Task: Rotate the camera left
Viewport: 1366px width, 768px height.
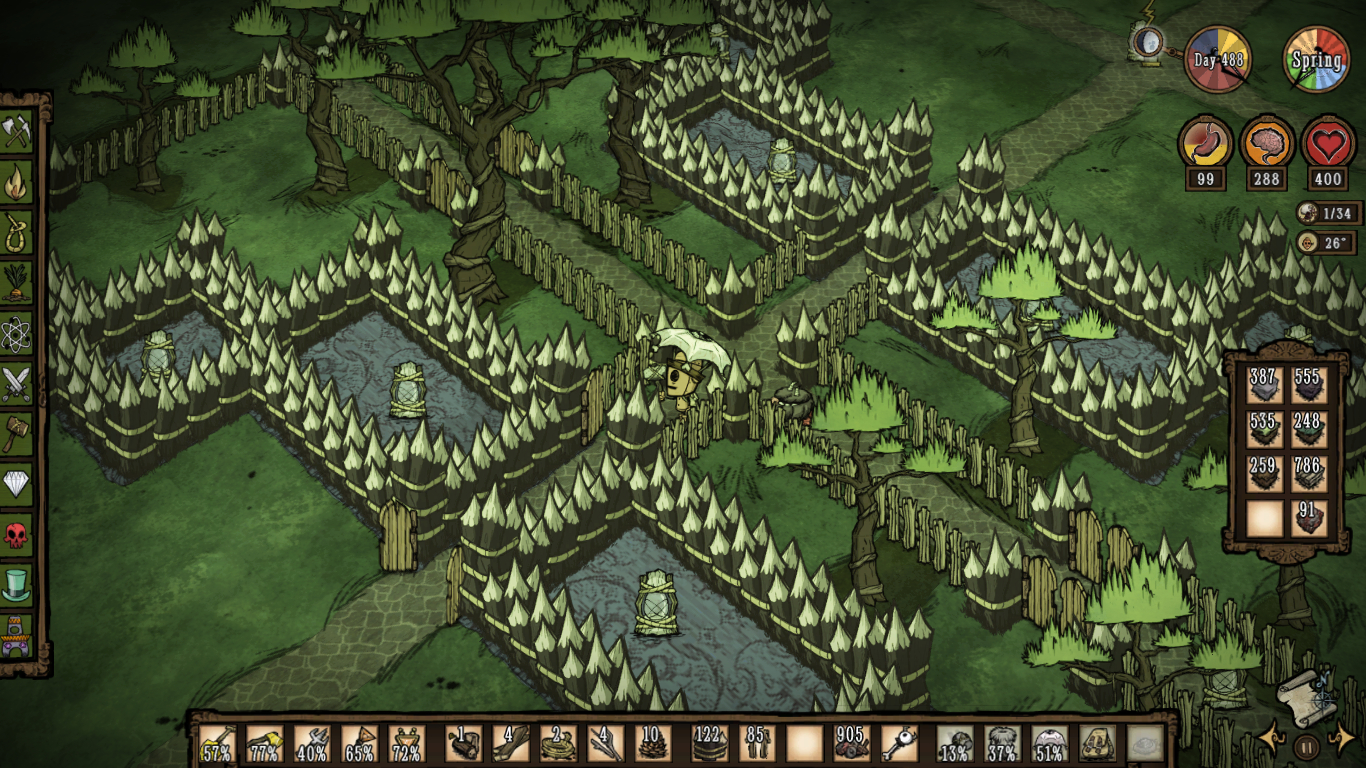Action: (x=1271, y=739)
